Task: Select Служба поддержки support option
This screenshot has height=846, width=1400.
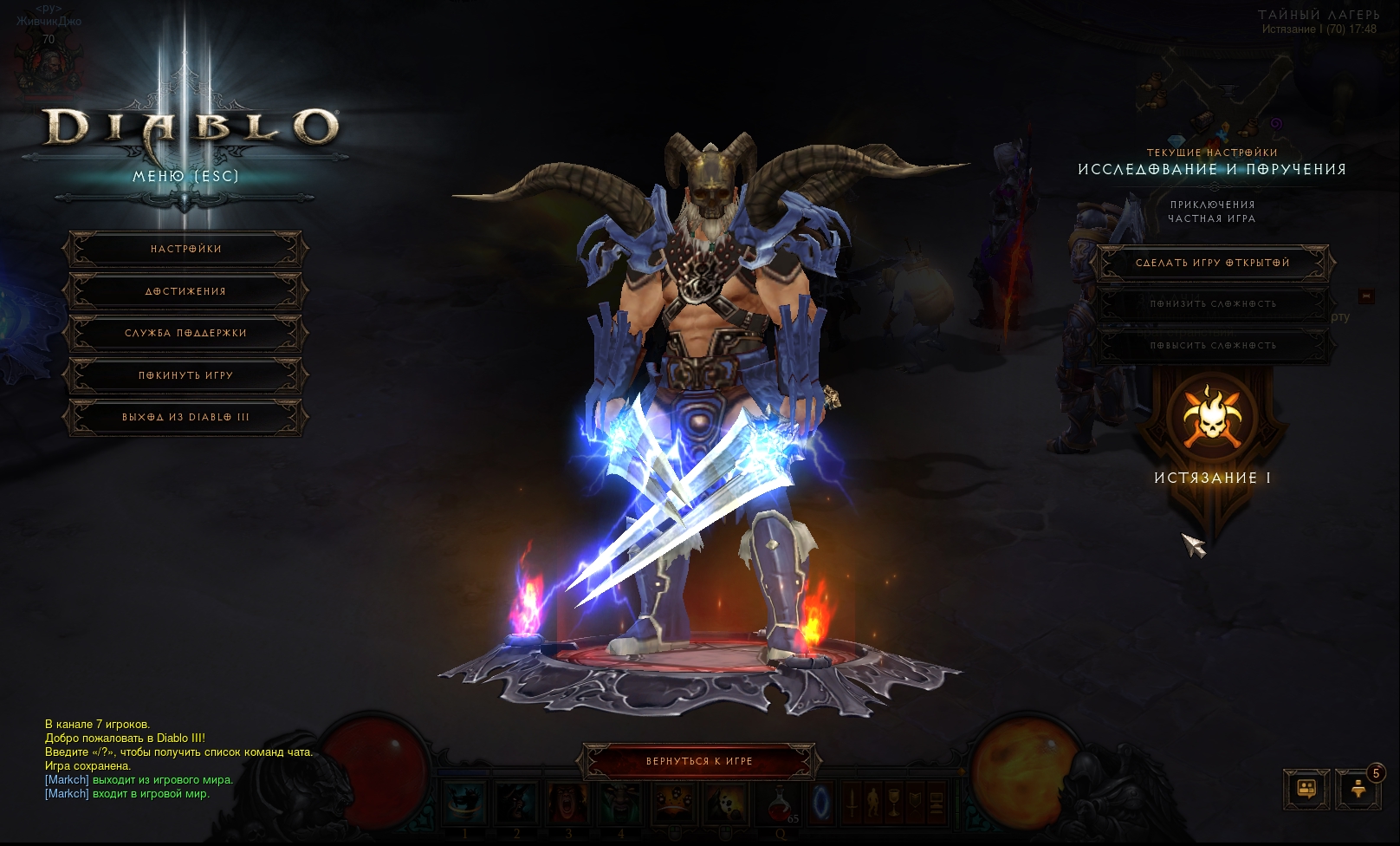Action: point(185,334)
